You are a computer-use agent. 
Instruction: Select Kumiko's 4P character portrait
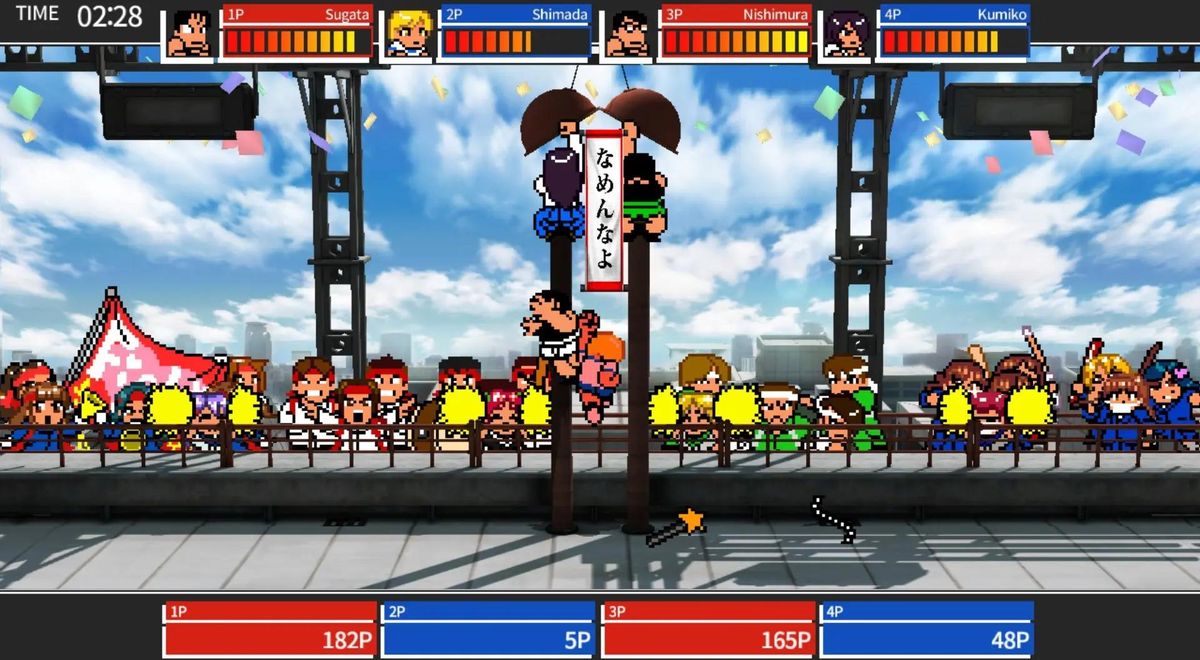coord(847,33)
